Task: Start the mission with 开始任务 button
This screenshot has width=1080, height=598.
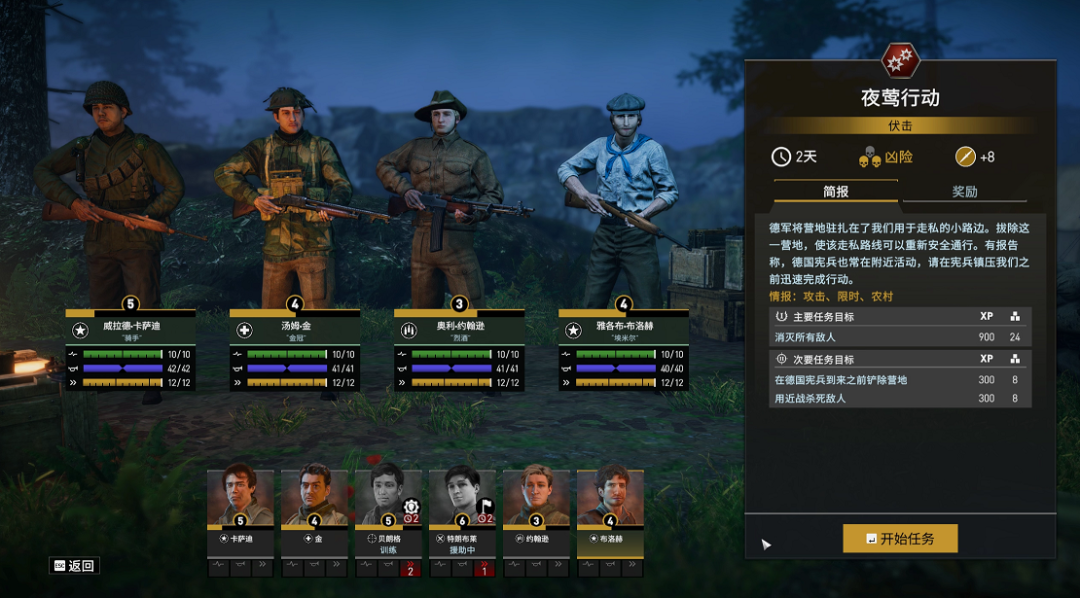Action: click(900, 538)
